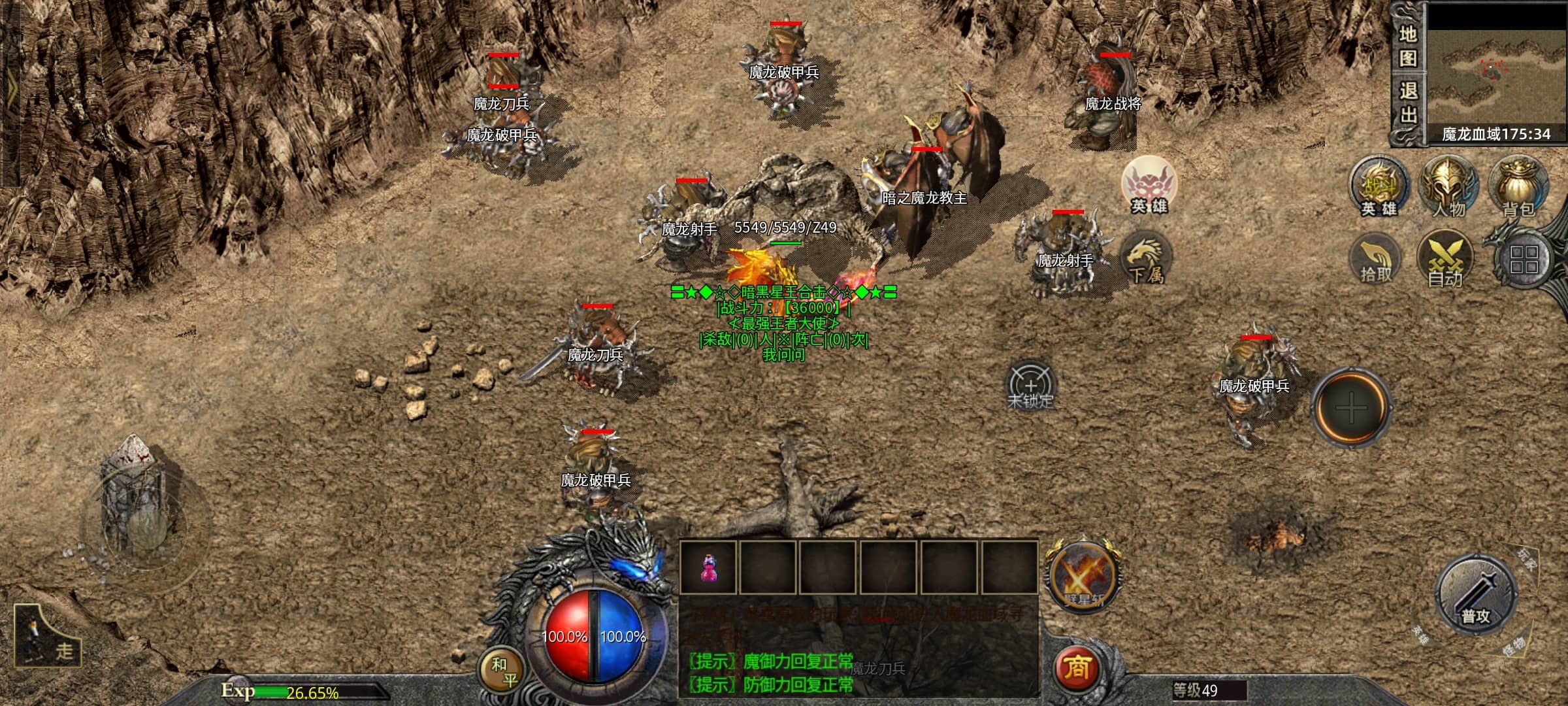
Task: Select the pink 英雄 hero portrait icon
Action: (1149, 186)
